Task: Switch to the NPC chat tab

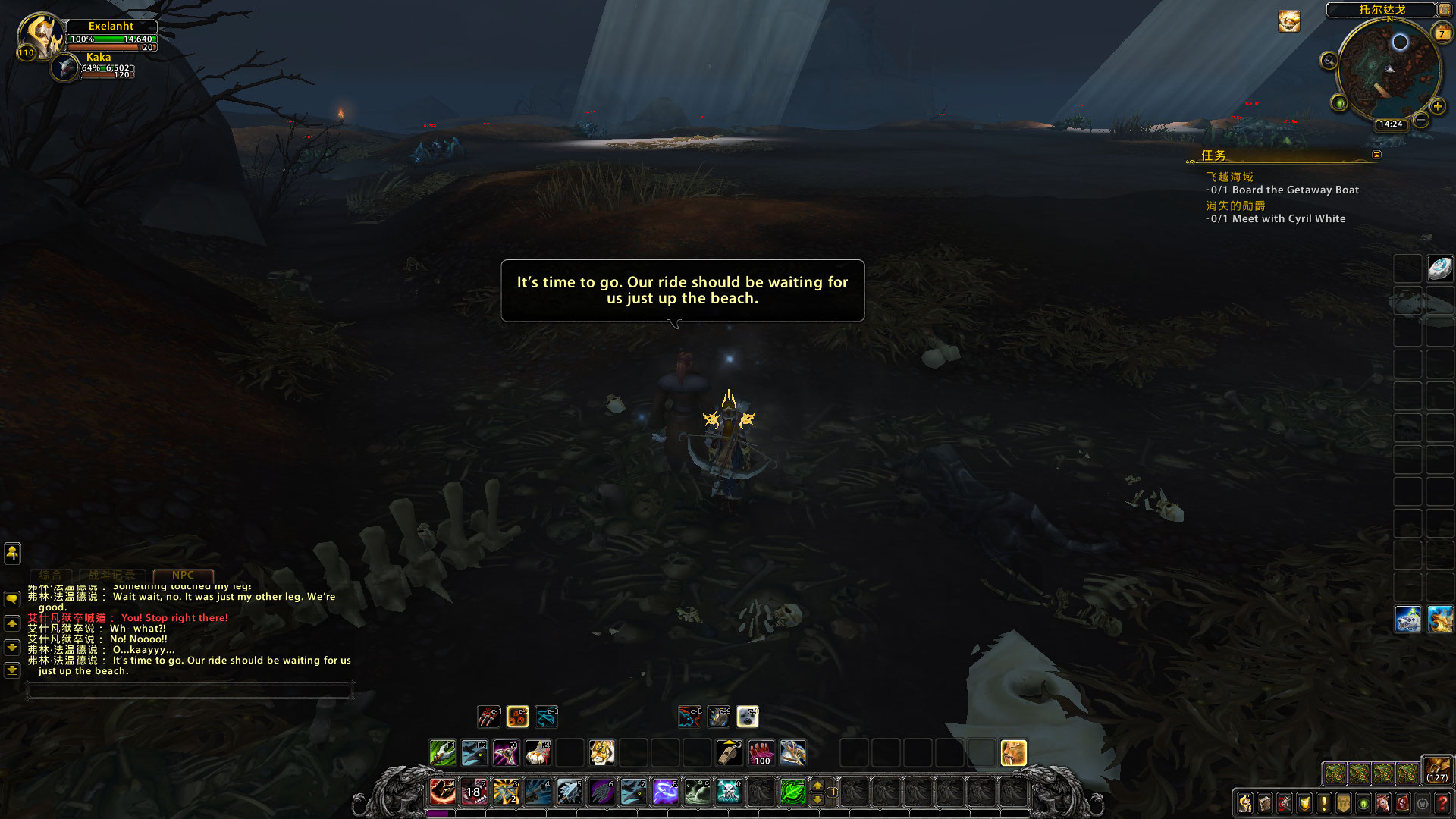Action: [183, 576]
